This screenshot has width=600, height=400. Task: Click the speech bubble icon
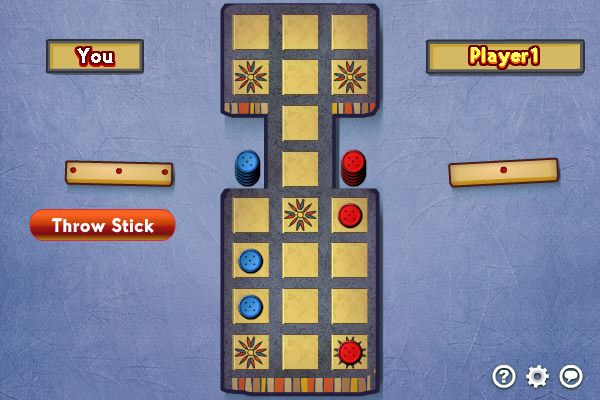pos(571,376)
